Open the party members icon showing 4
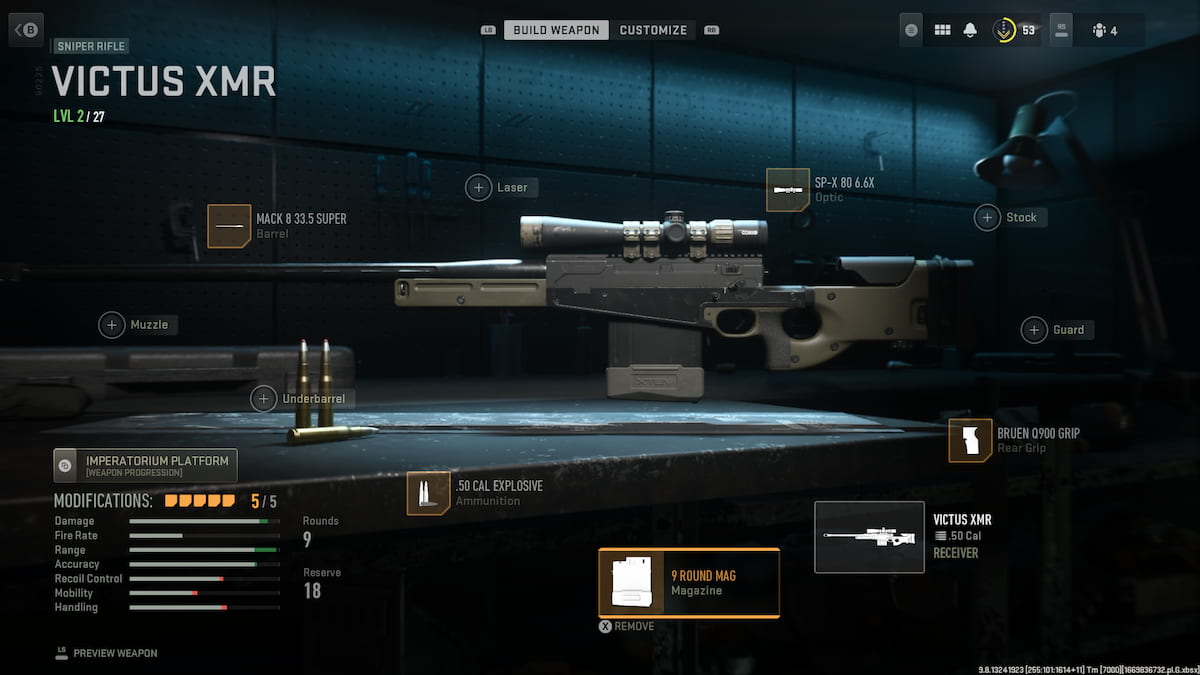This screenshot has height=675, width=1200. [1105, 30]
